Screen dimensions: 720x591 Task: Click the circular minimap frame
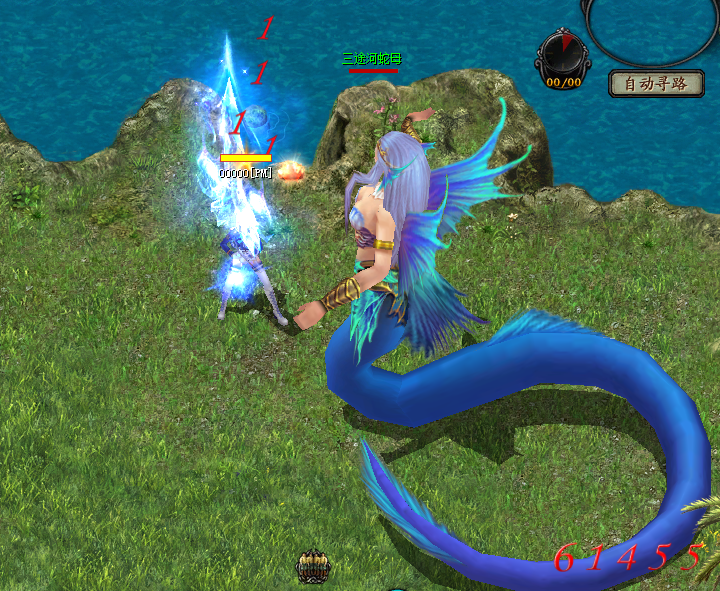pos(651,28)
